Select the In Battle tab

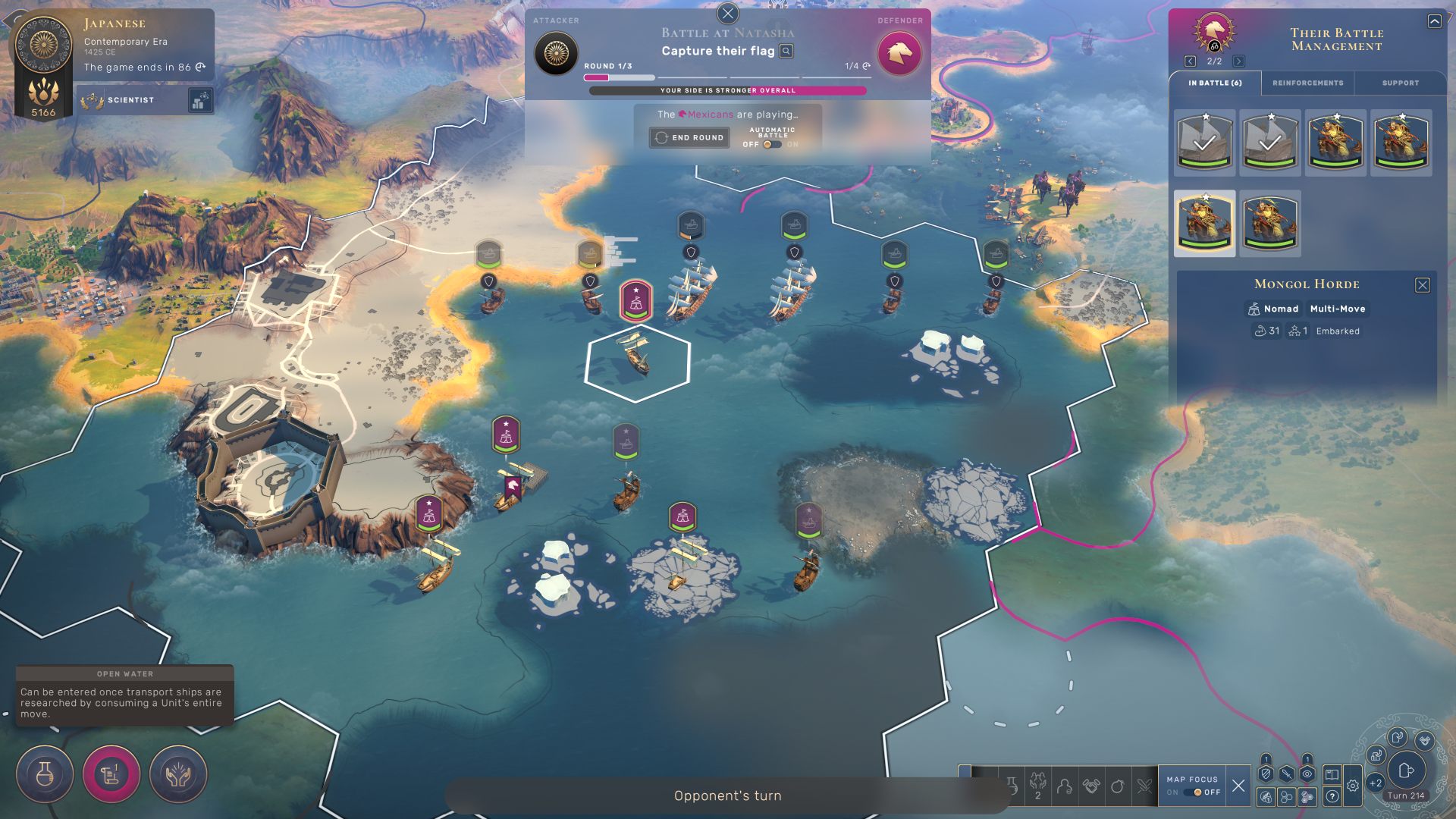coord(1215,83)
